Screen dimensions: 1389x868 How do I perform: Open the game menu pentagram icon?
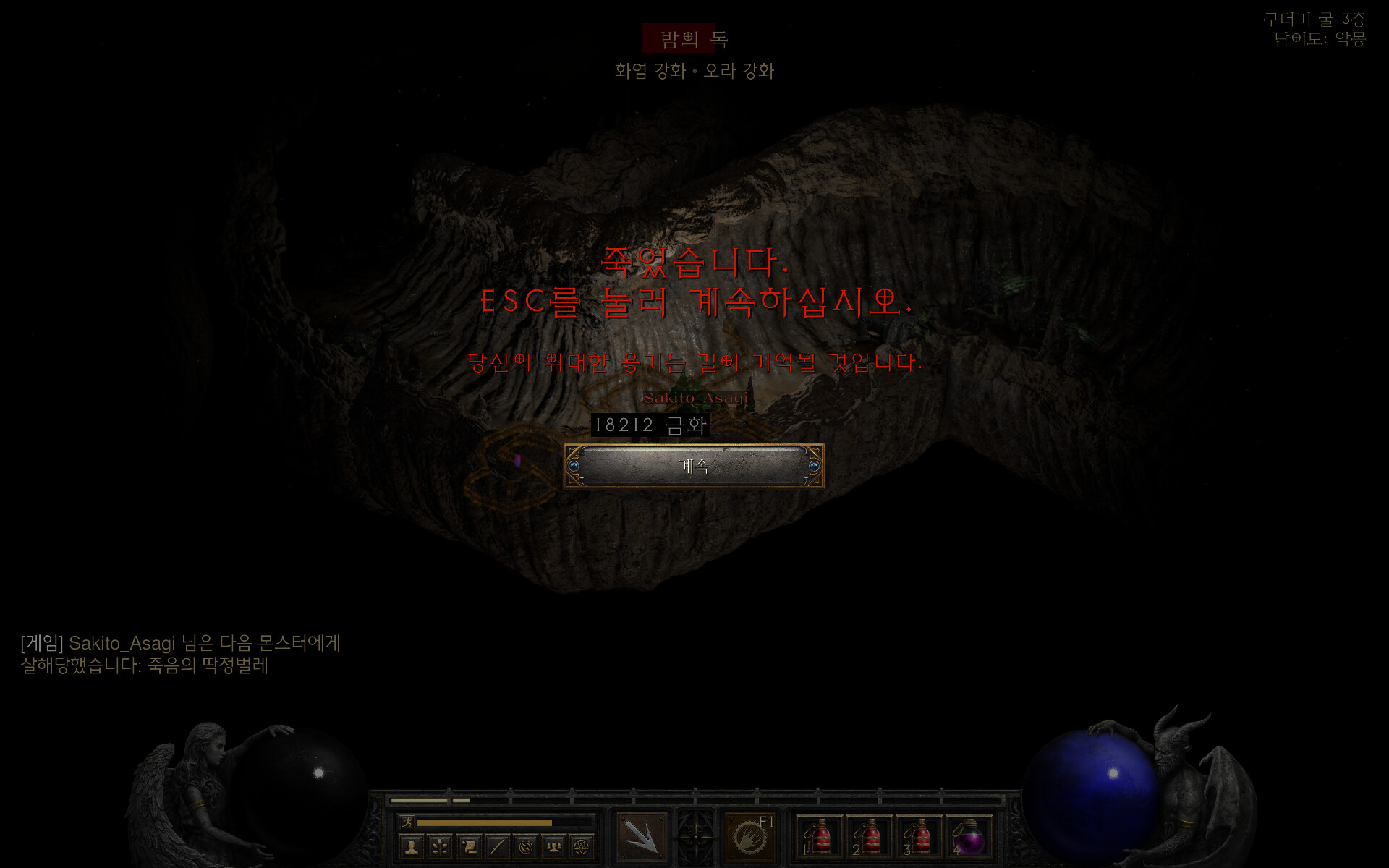pyautogui.click(x=582, y=846)
